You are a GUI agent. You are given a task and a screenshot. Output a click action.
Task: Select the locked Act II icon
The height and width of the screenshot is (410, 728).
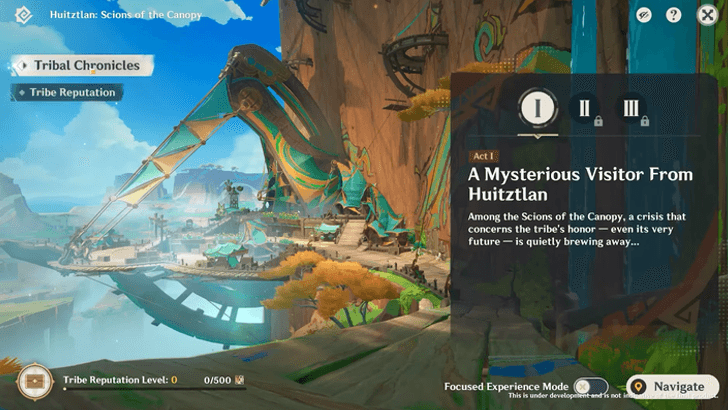pos(583,108)
